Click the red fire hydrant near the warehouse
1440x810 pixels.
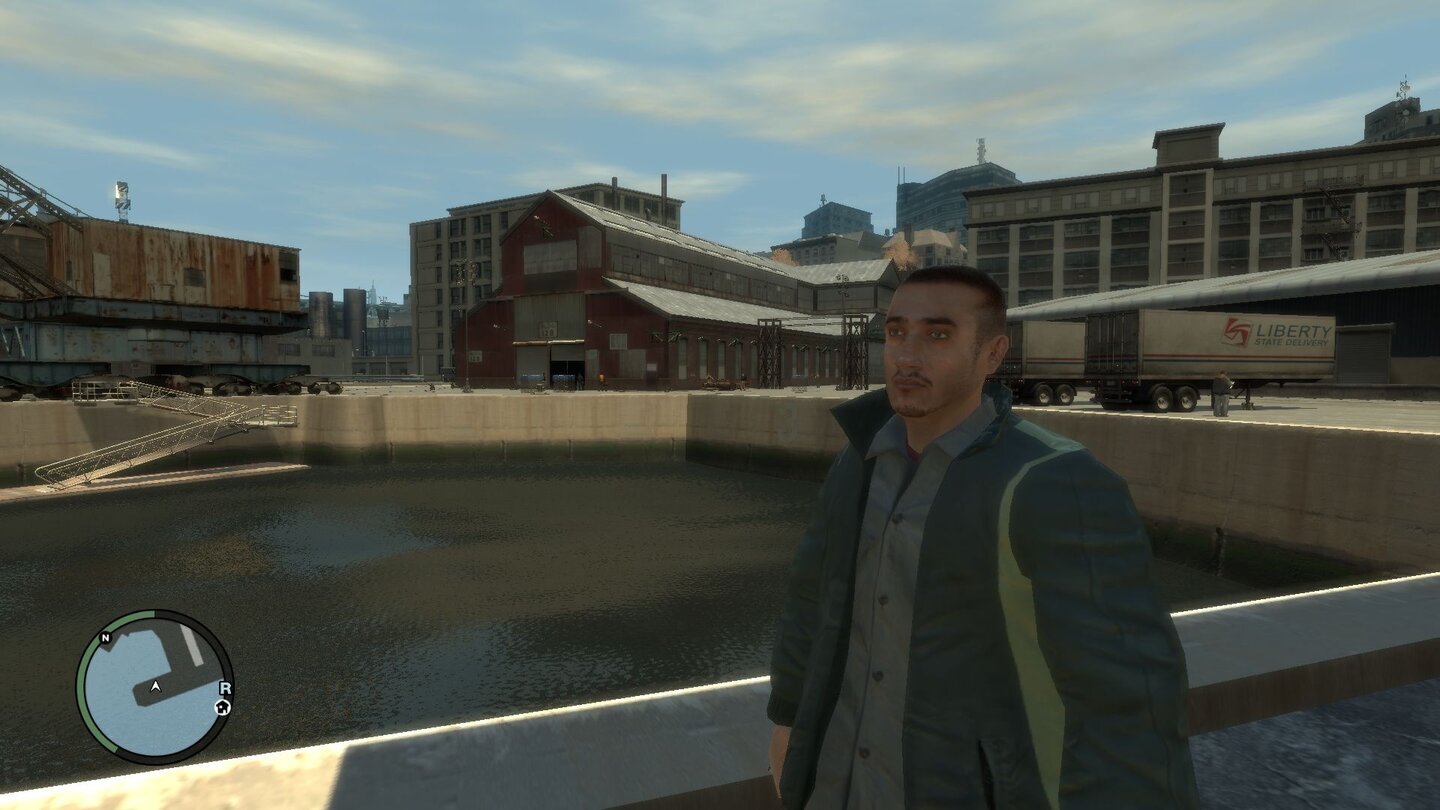pyautogui.click(x=601, y=377)
